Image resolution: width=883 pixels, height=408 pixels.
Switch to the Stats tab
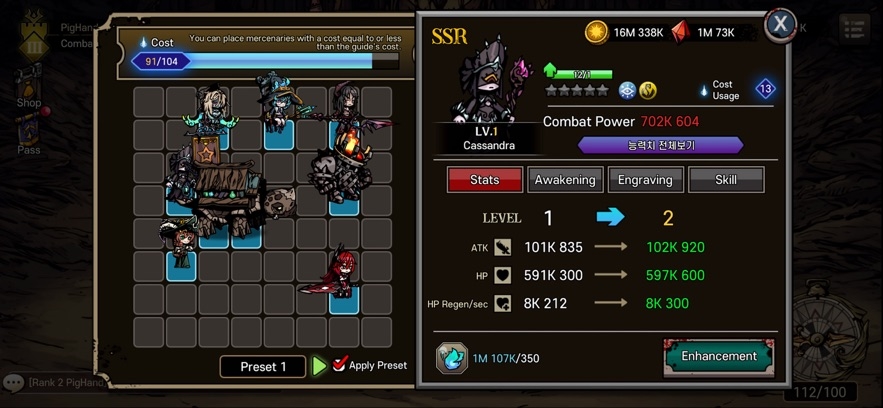tap(484, 180)
